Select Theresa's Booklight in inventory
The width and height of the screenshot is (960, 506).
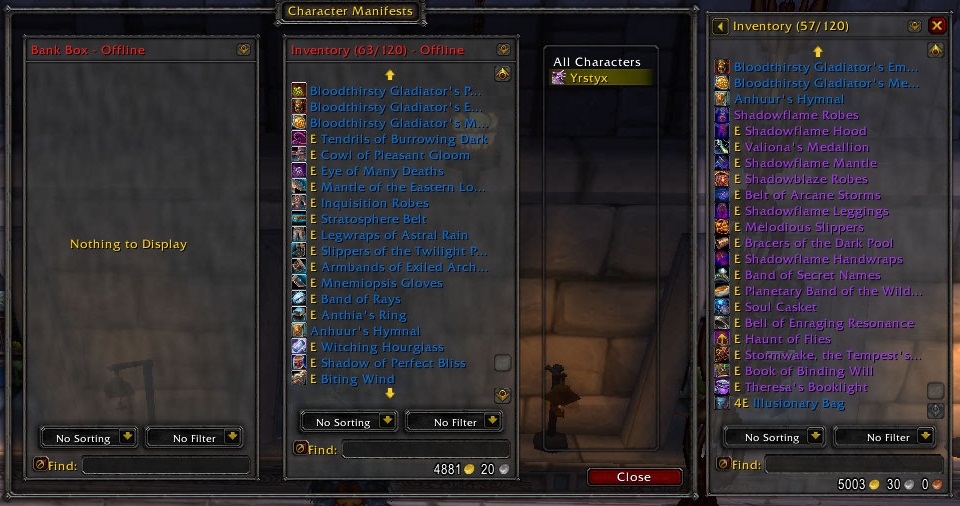(x=806, y=387)
